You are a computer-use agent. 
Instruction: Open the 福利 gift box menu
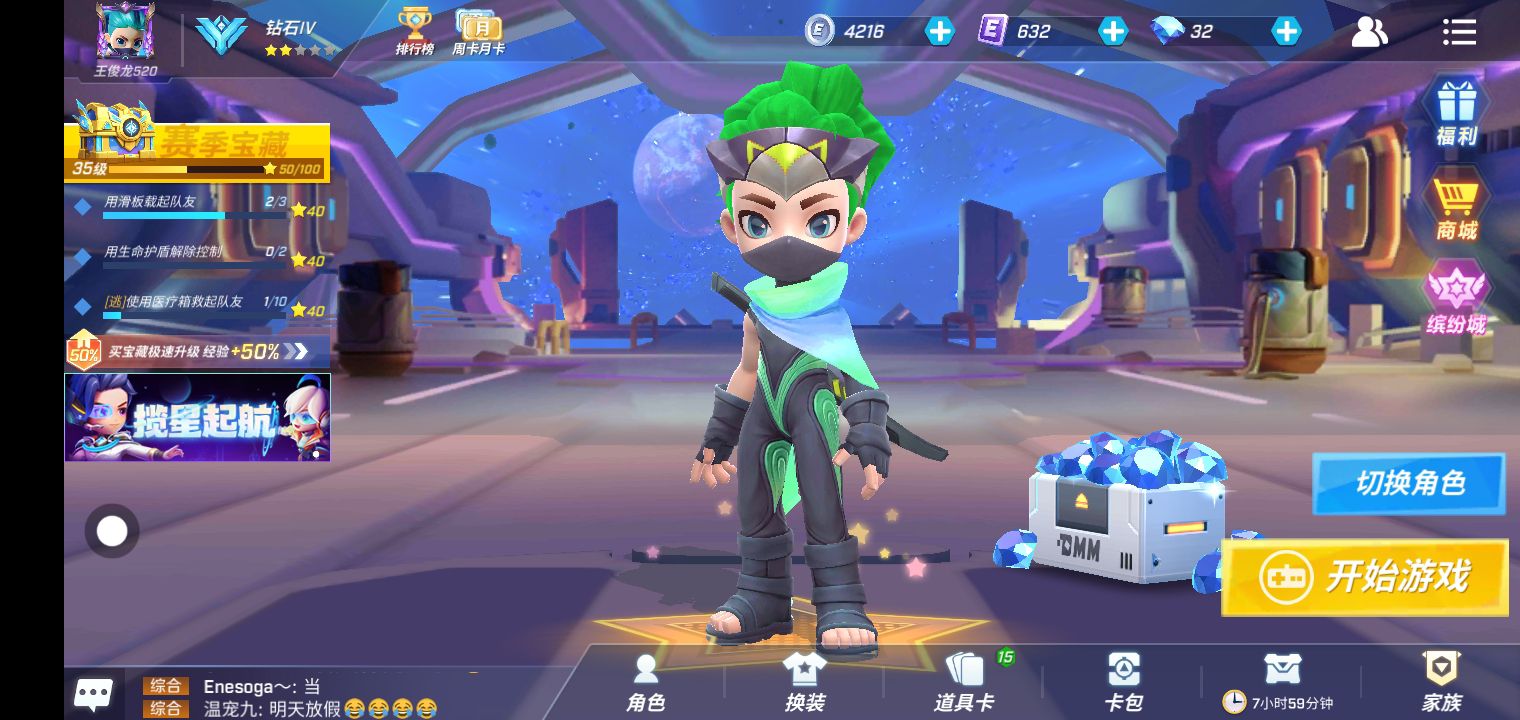pos(1456,111)
